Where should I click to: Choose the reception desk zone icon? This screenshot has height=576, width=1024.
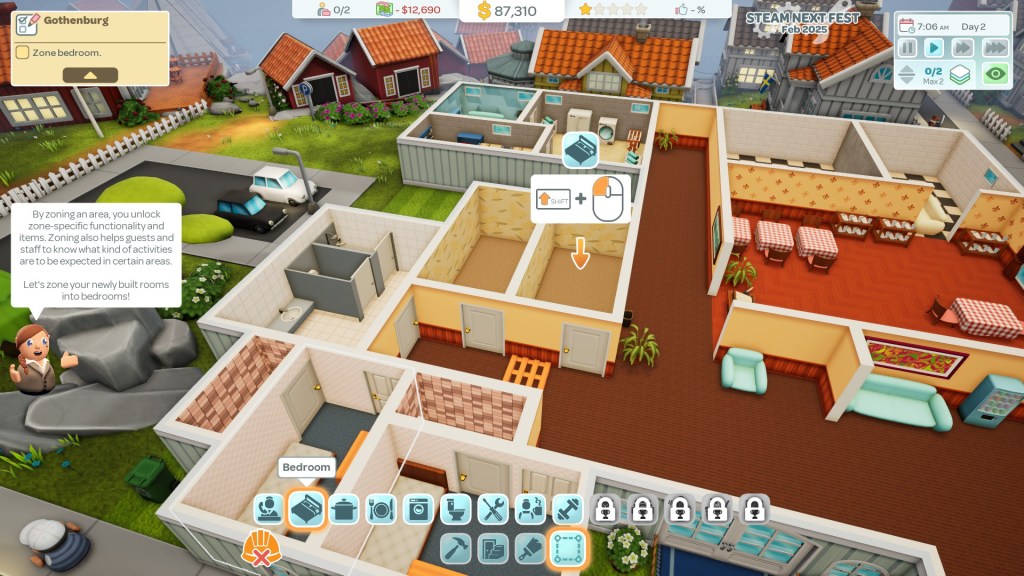click(x=268, y=509)
